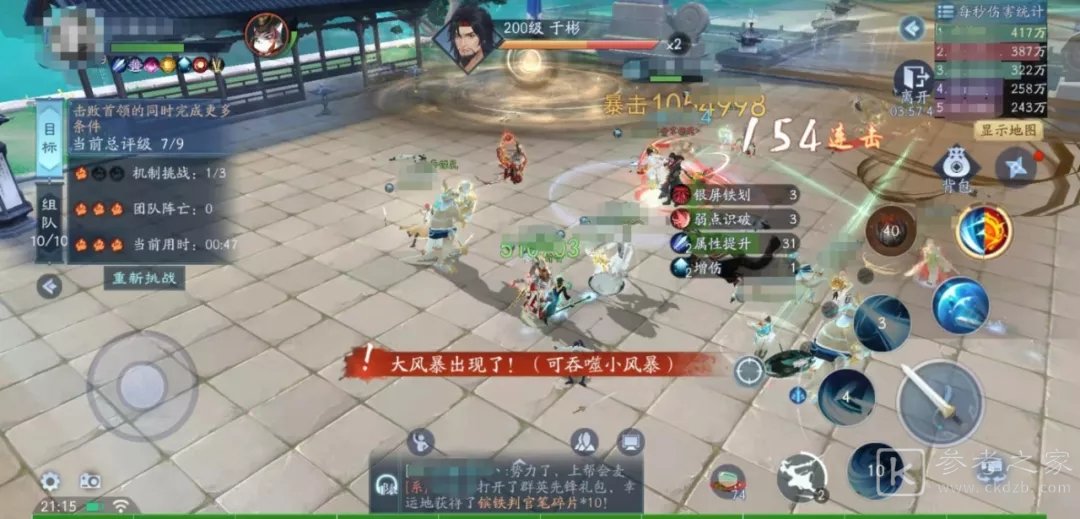Viewport: 1080px width, 519px height.
Task: Trigger the shuriken skill icon with red dot
Action: [x=1015, y=167]
